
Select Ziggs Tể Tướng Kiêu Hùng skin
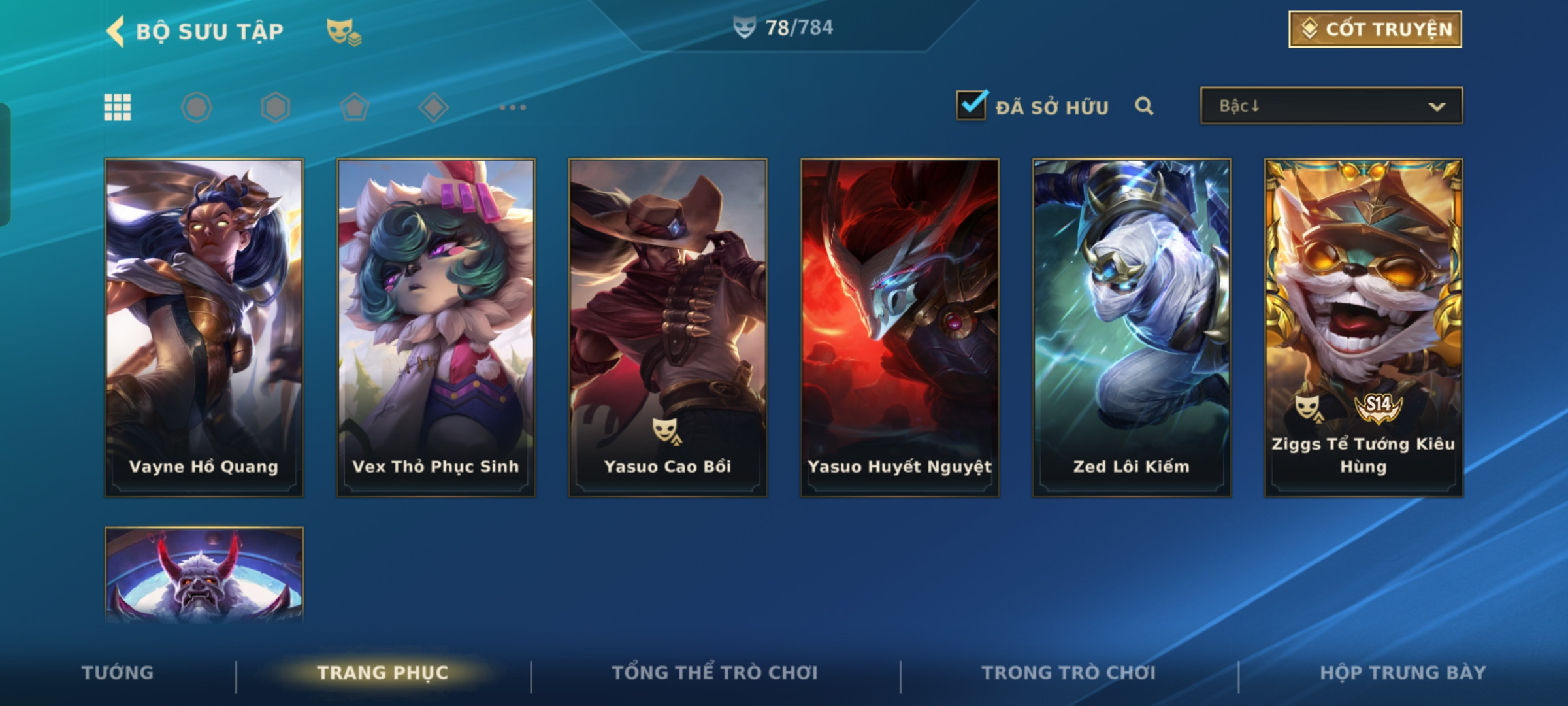click(1364, 327)
